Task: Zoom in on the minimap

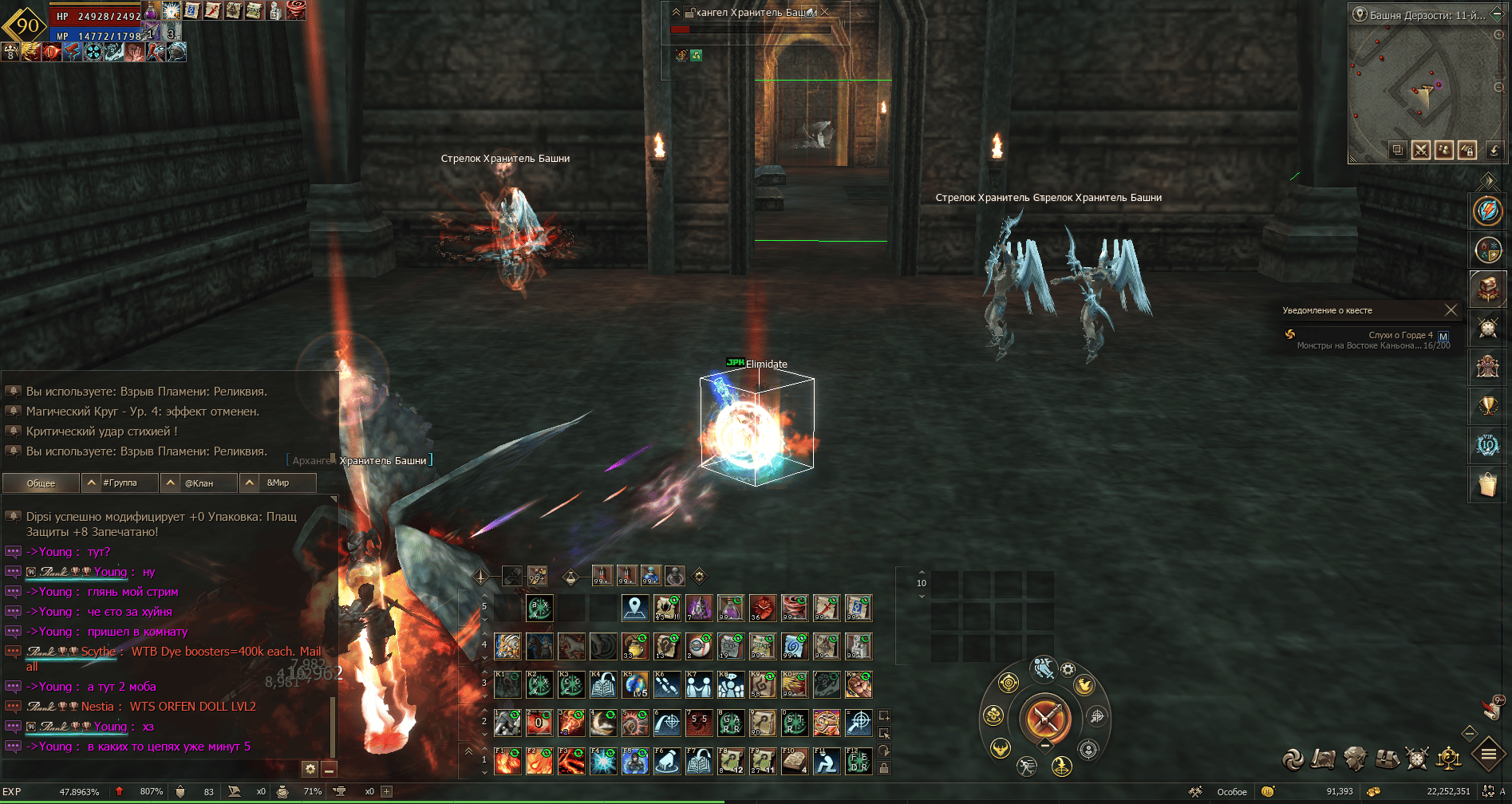Action: (x=1498, y=35)
